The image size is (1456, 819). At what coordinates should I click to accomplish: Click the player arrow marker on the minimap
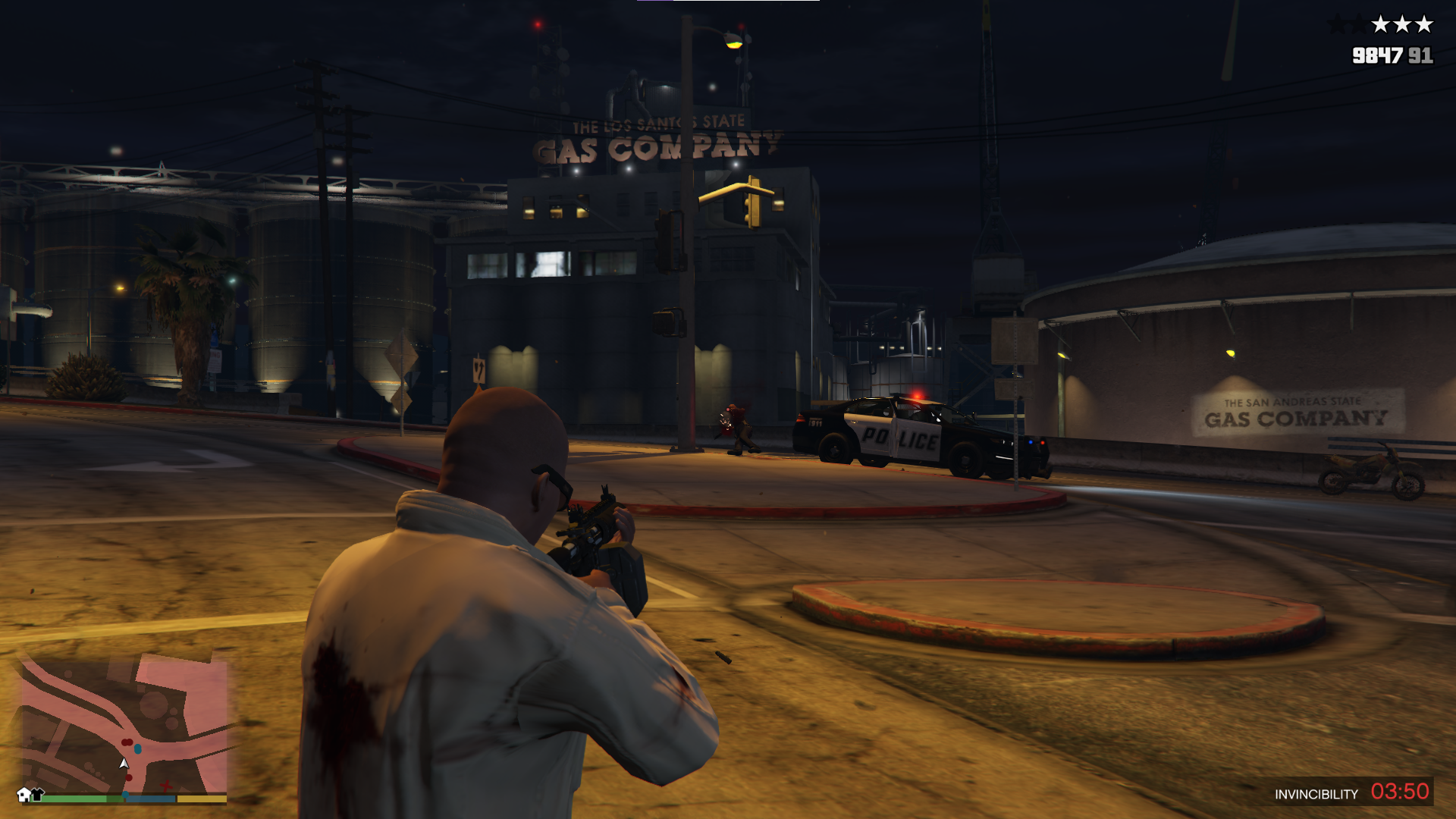[x=124, y=763]
